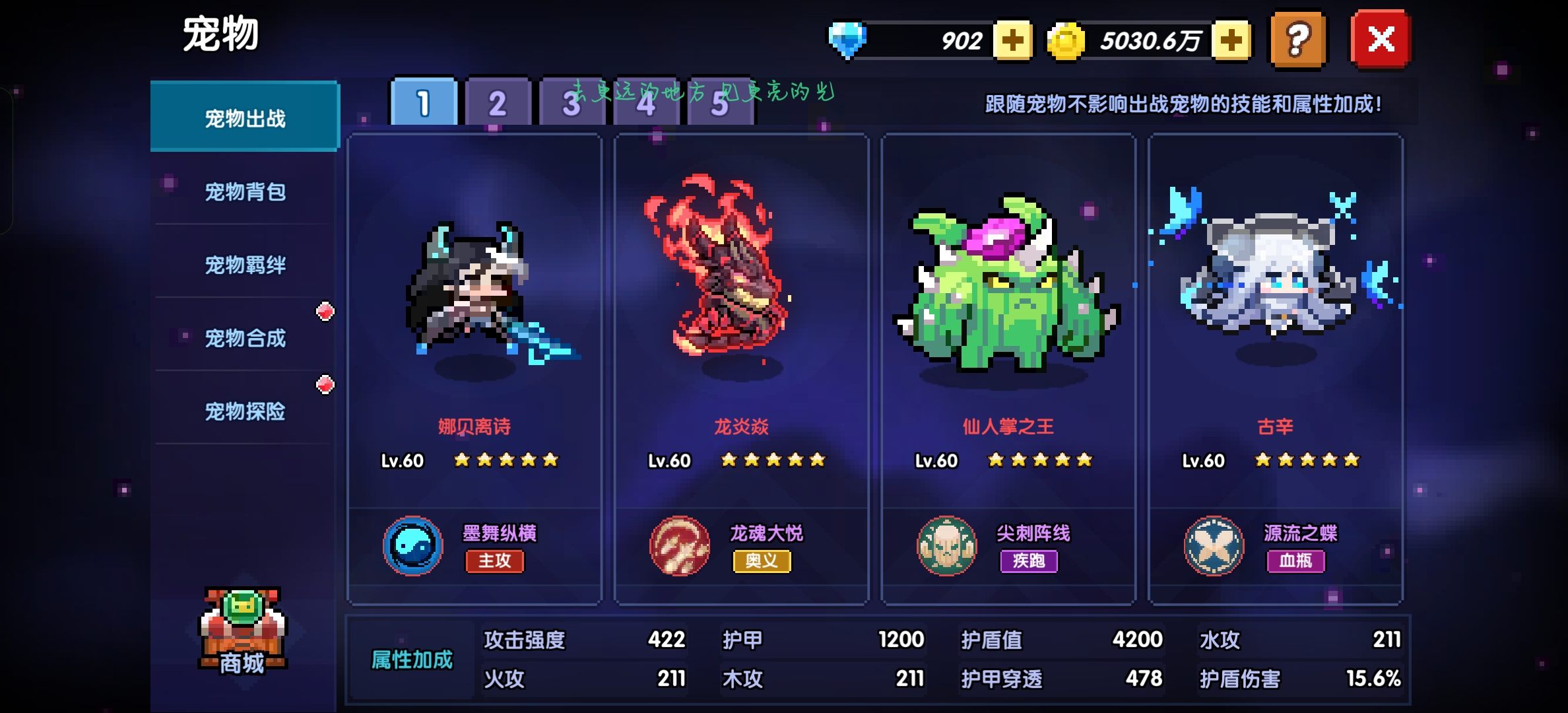Switch to team preset tab 5
Viewport: 1568px width, 713px height.
(x=721, y=104)
